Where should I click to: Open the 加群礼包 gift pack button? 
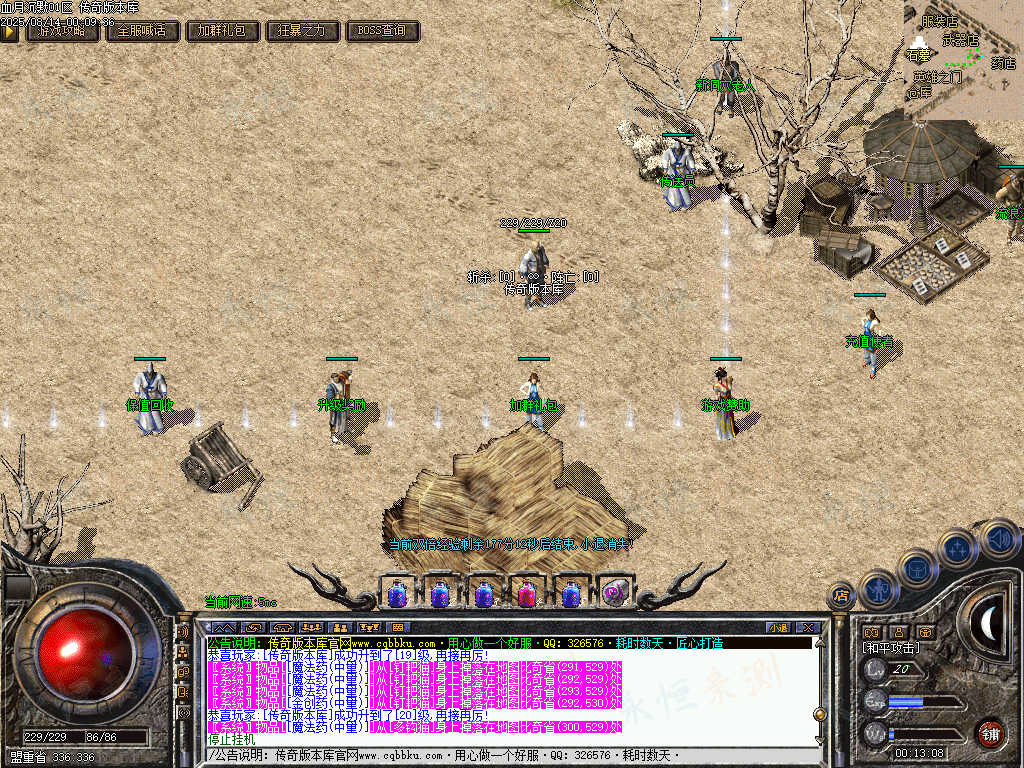pyautogui.click(x=222, y=31)
